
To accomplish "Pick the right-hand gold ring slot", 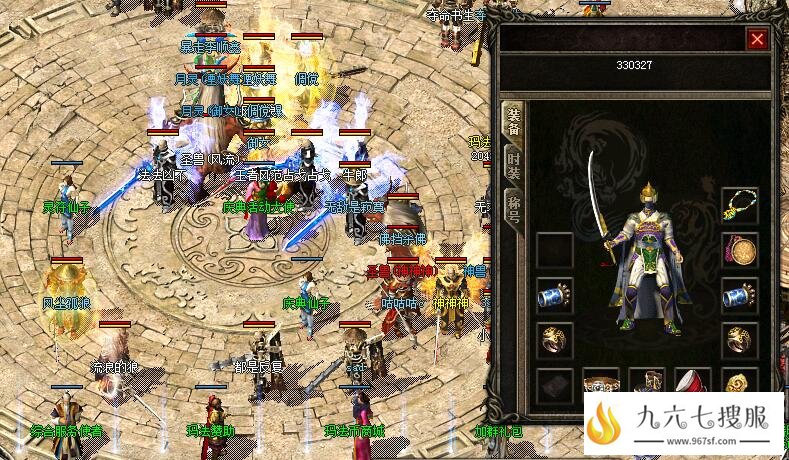I will pos(740,340).
